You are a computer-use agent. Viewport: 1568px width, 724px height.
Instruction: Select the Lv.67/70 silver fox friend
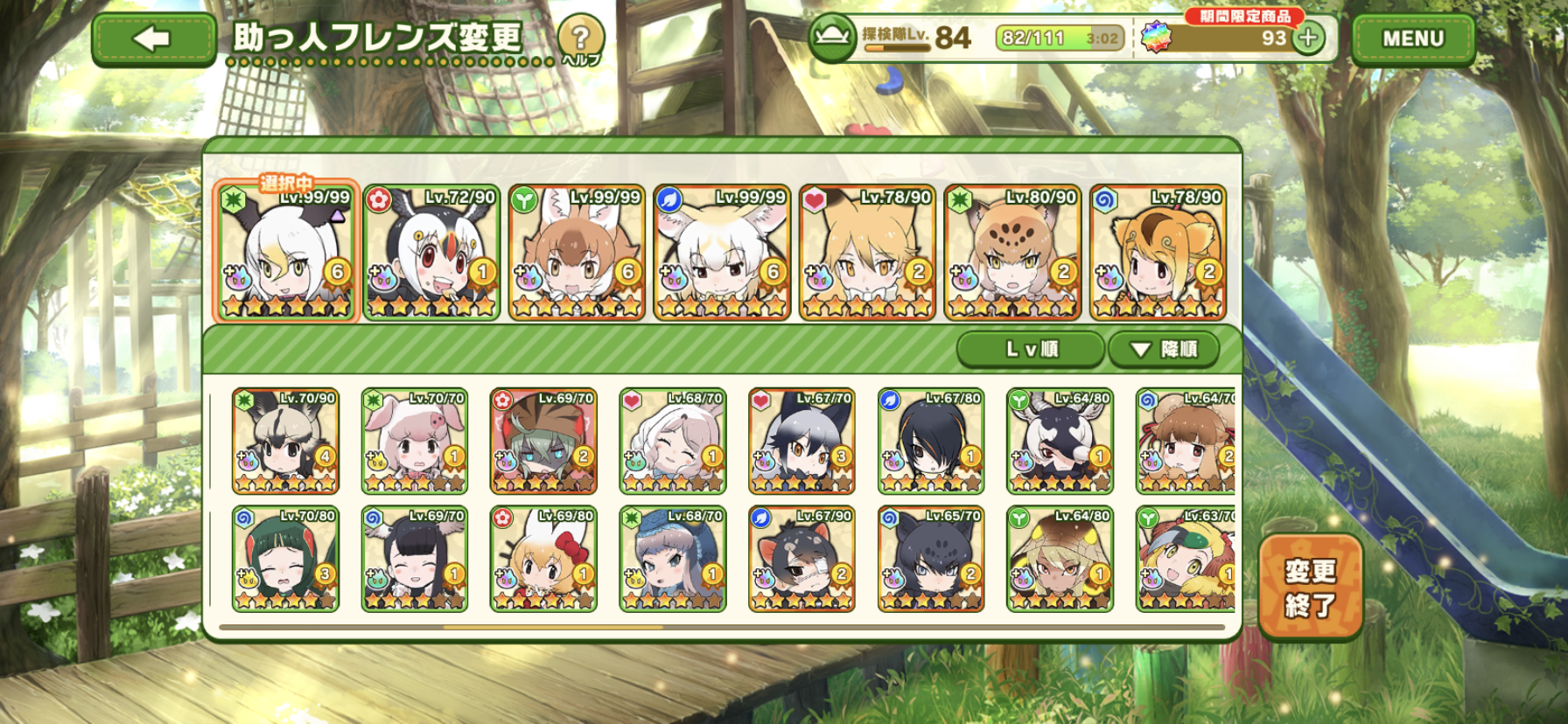point(801,442)
